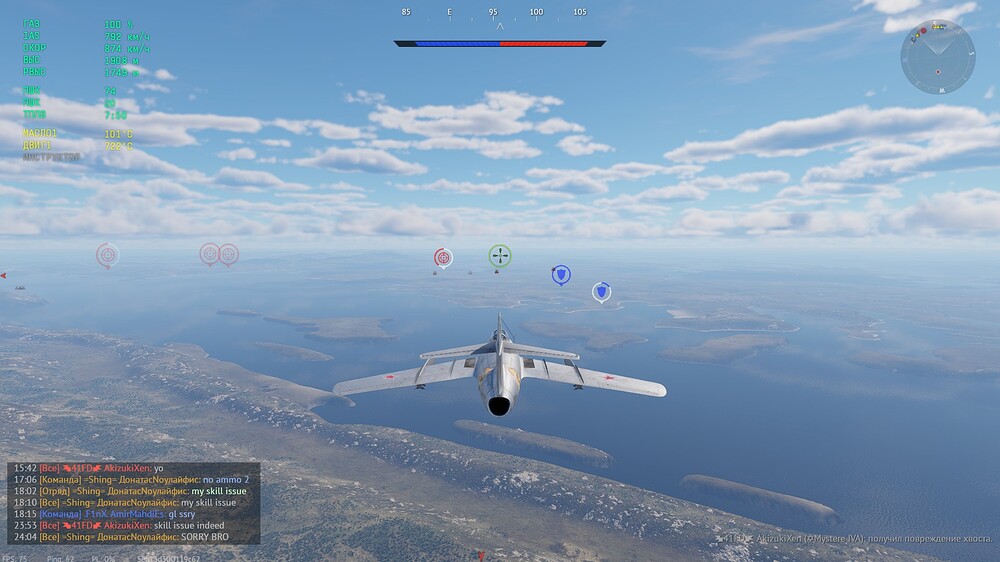Select the green crosshair target marker
1000x562 pixels.
tap(500, 256)
